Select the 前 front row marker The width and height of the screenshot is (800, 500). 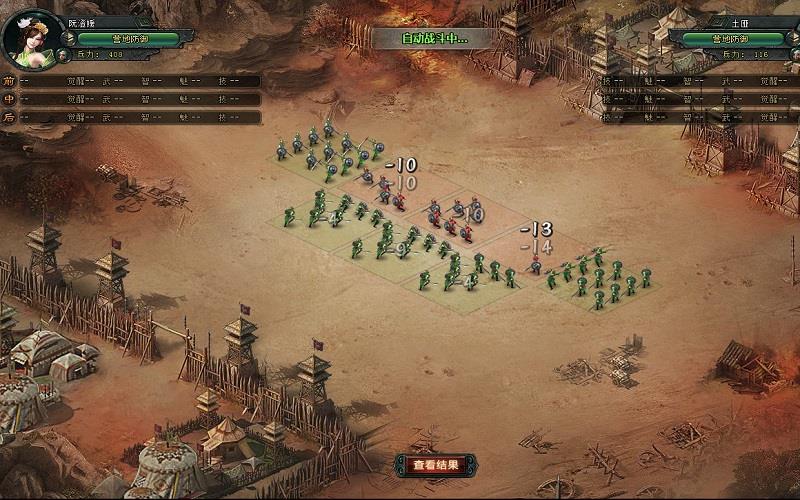[9, 81]
